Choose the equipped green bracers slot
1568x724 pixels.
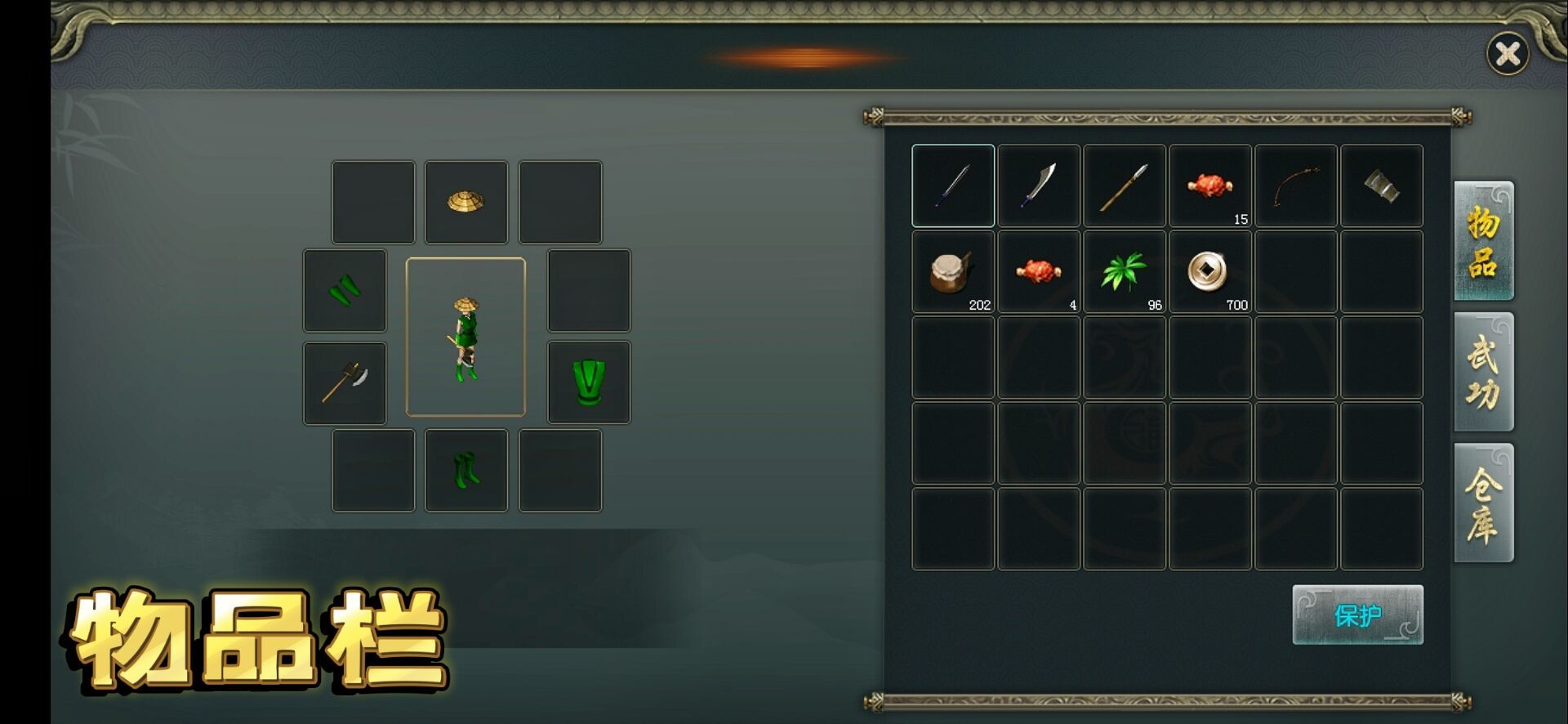click(x=345, y=290)
